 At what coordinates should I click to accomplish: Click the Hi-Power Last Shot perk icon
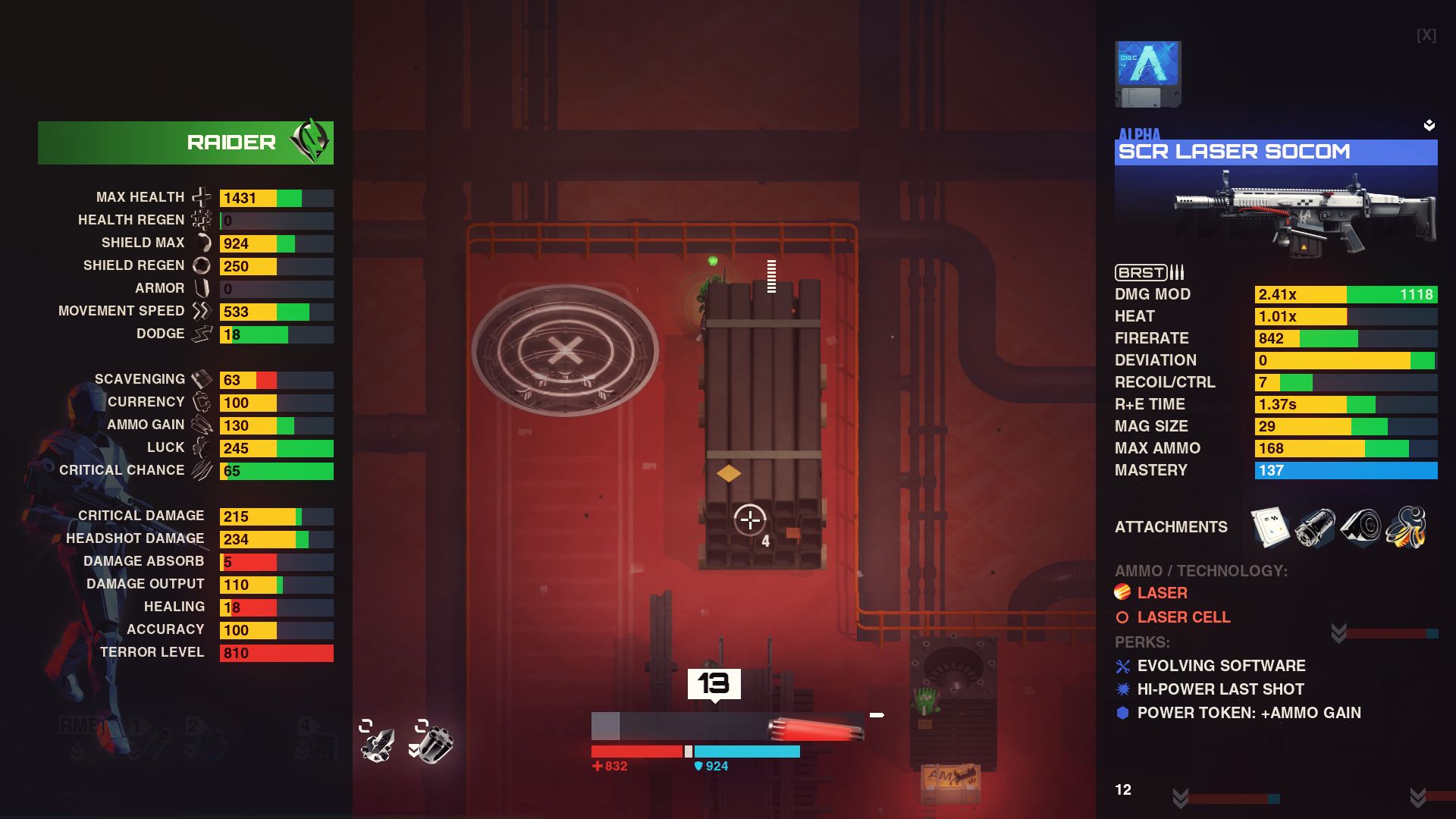point(1122,689)
